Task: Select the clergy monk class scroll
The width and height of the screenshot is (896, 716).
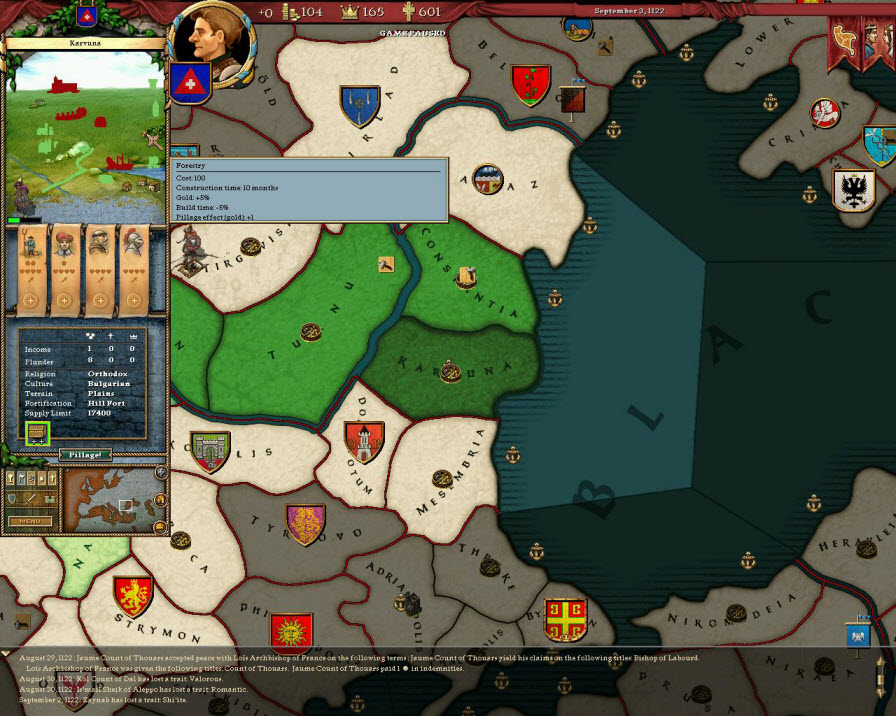Action: click(98, 266)
